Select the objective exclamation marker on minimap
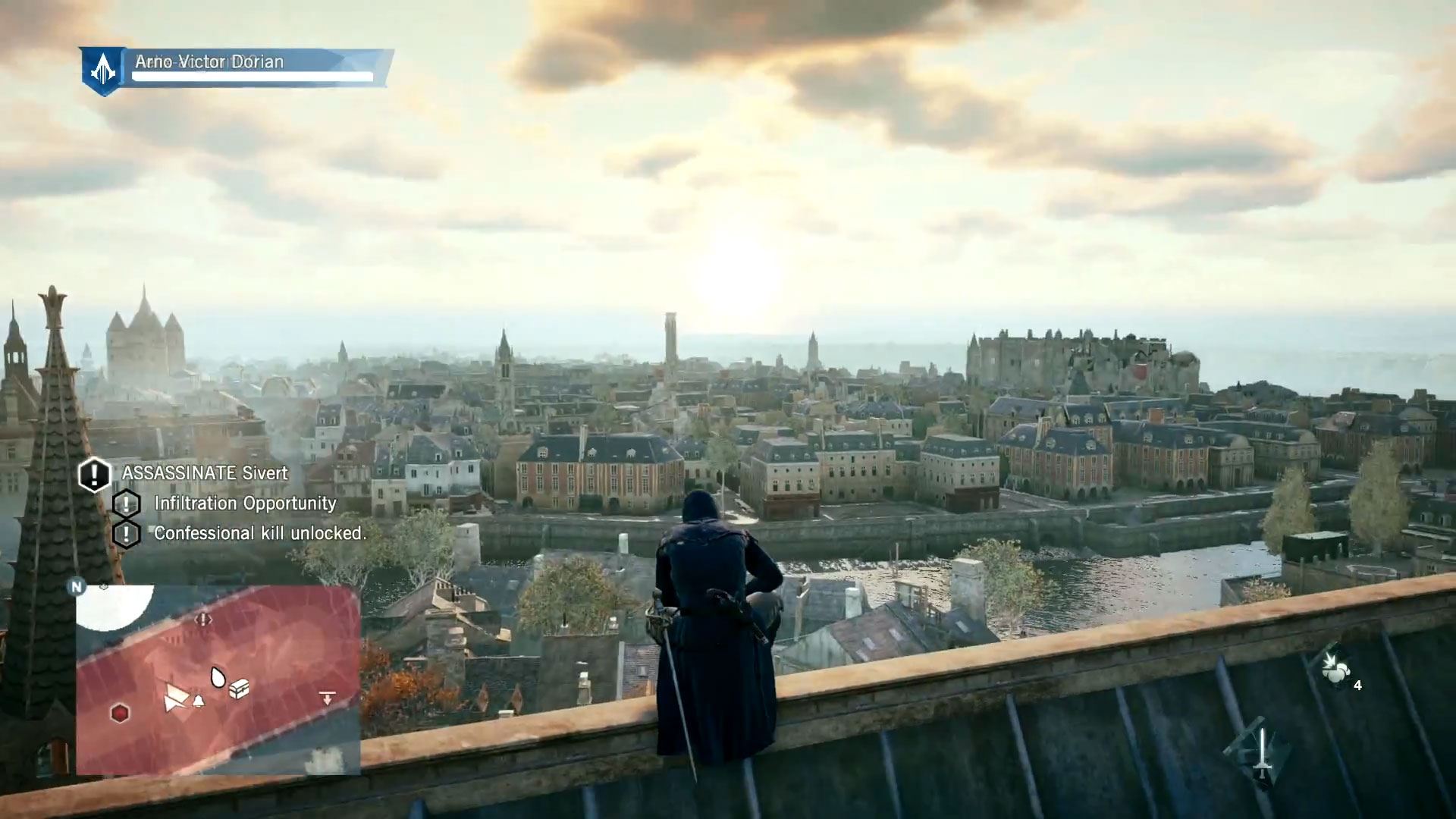The width and height of the screenshot is (1456, 819). 203,620
